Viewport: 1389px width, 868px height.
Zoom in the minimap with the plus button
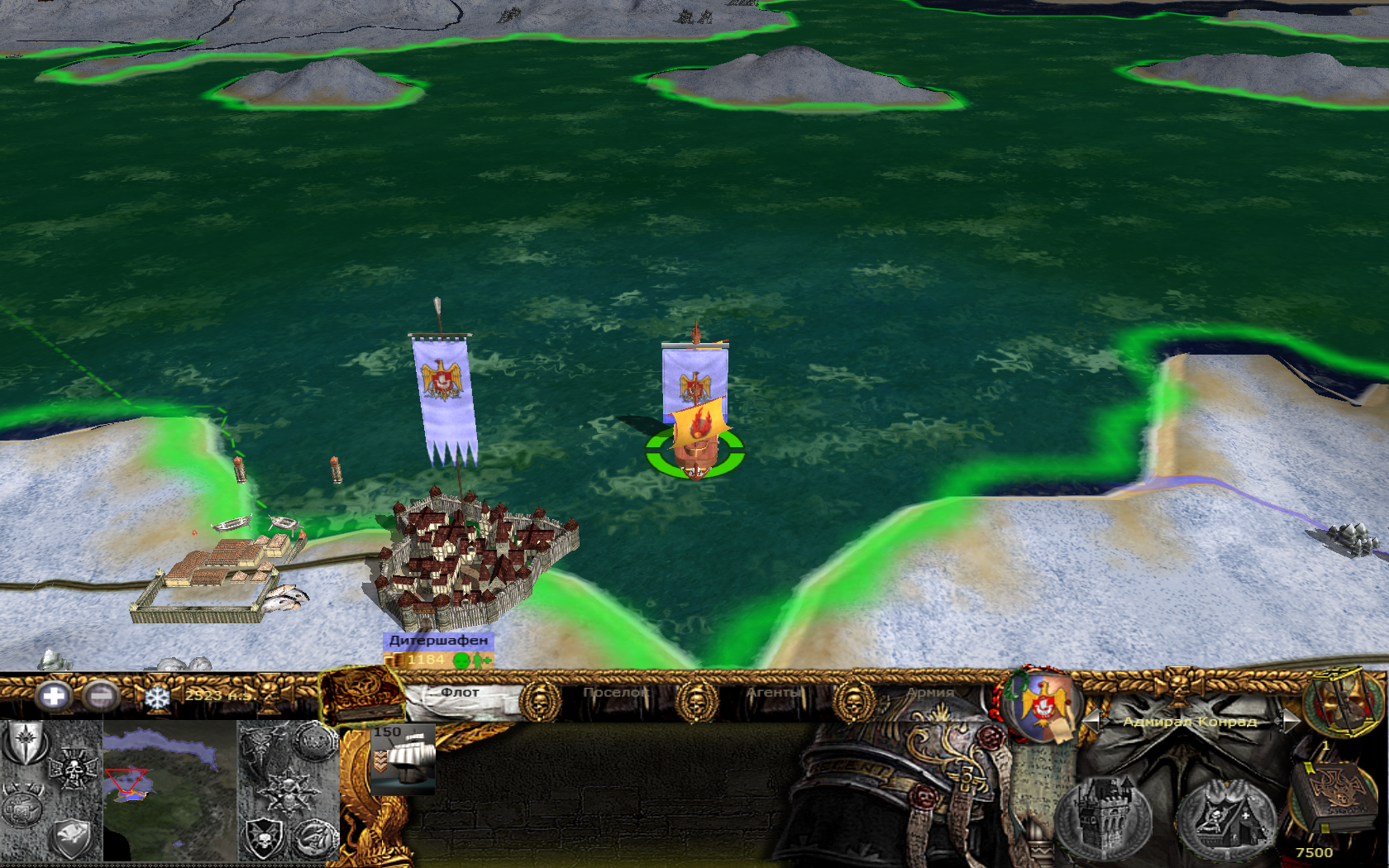[53, 697]
